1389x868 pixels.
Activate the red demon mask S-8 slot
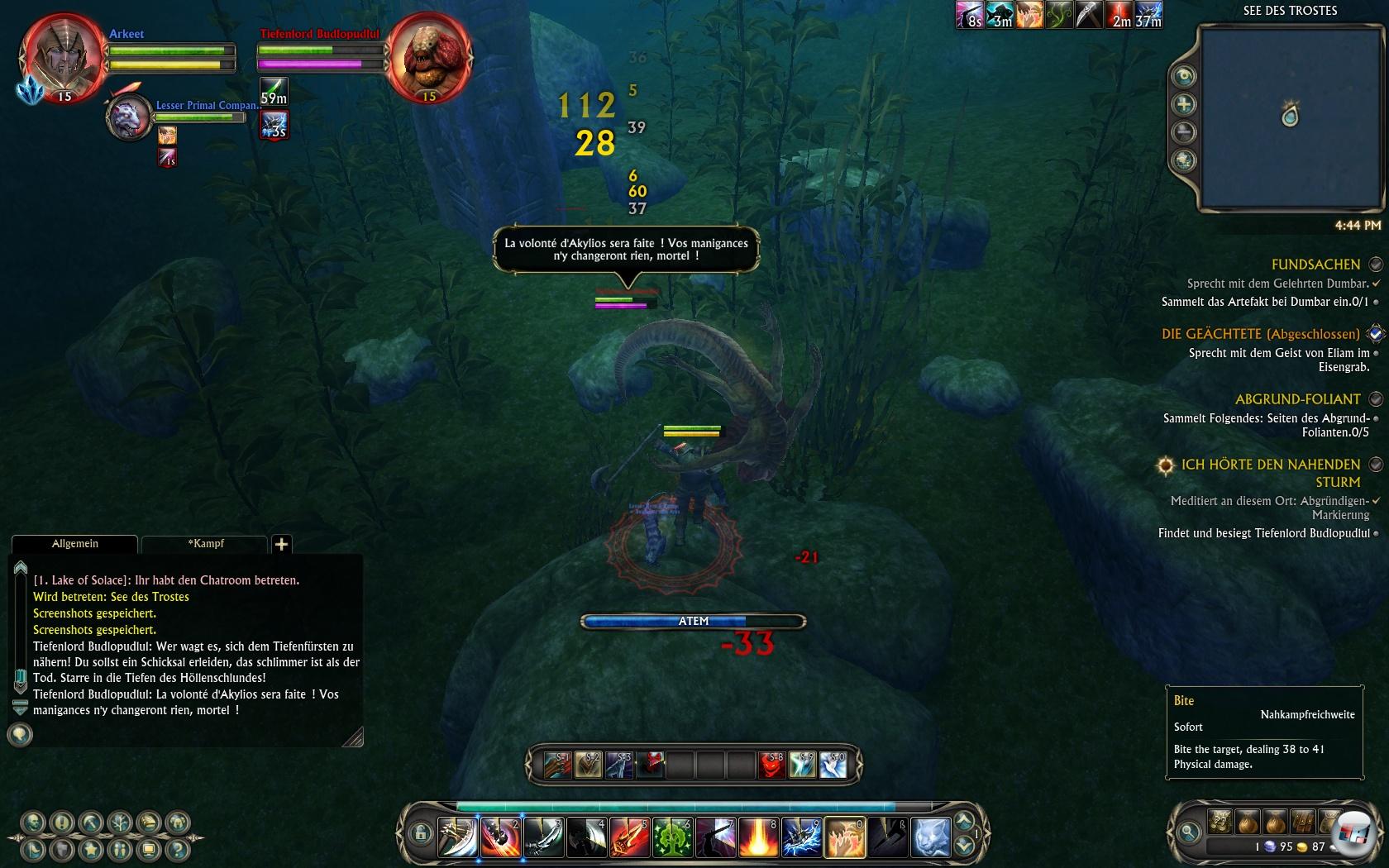pyautogui.click(x=771, y=765)
